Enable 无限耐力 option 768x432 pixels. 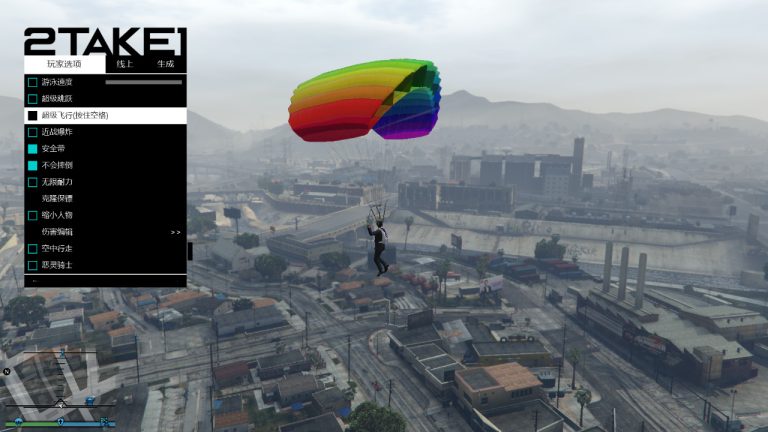coord(33,182)
